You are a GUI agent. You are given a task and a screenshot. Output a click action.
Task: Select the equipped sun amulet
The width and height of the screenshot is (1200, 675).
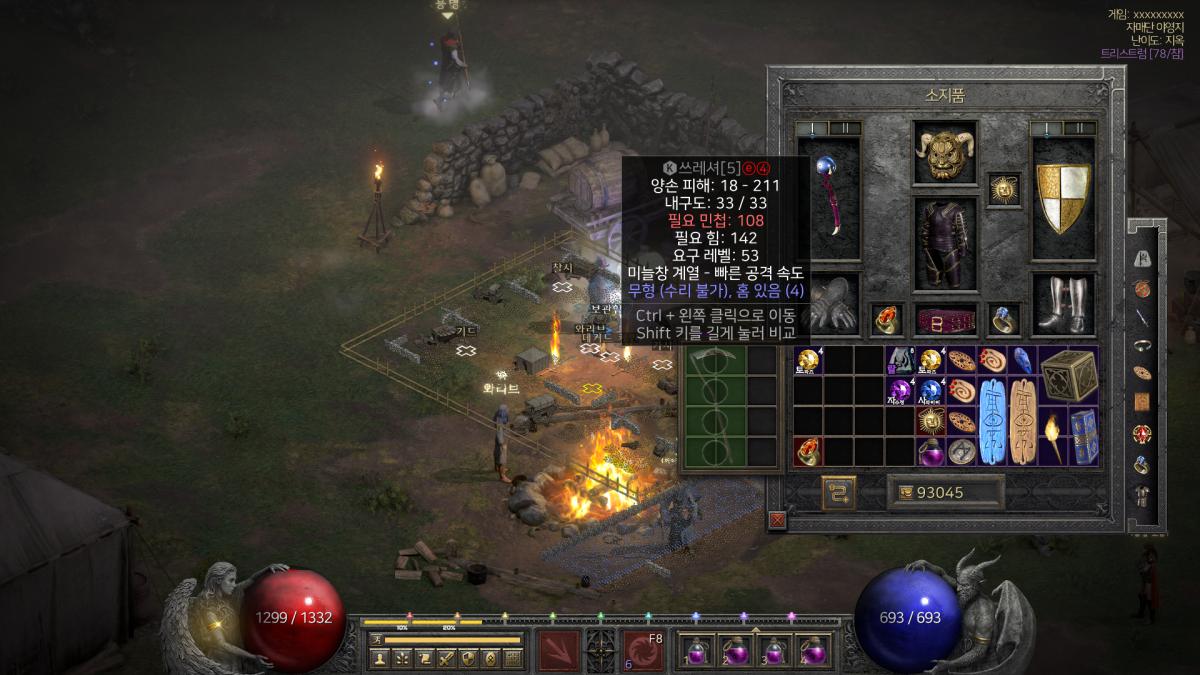1002,189
